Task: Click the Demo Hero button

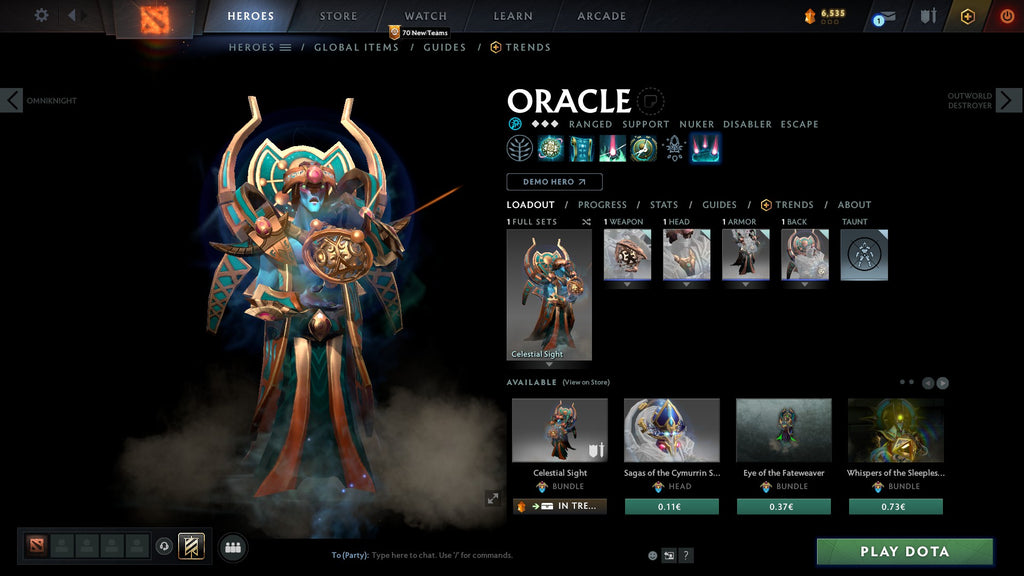Action: (x=554, y=182)
